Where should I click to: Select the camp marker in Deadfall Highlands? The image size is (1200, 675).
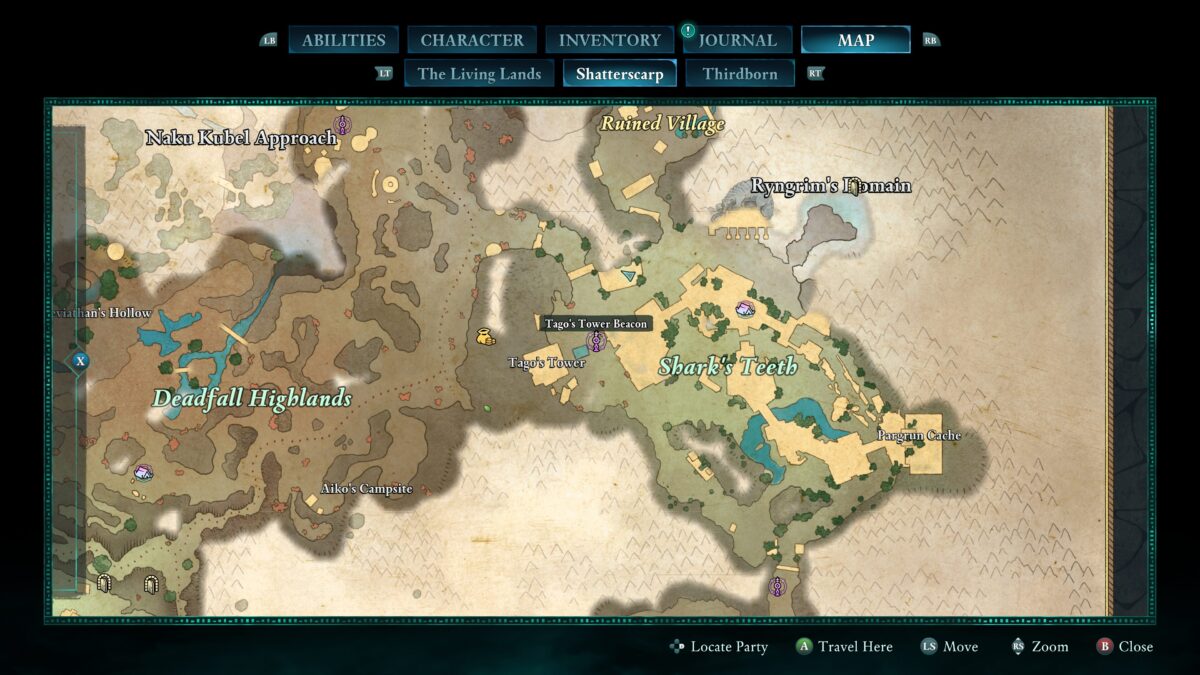(144, 471)
